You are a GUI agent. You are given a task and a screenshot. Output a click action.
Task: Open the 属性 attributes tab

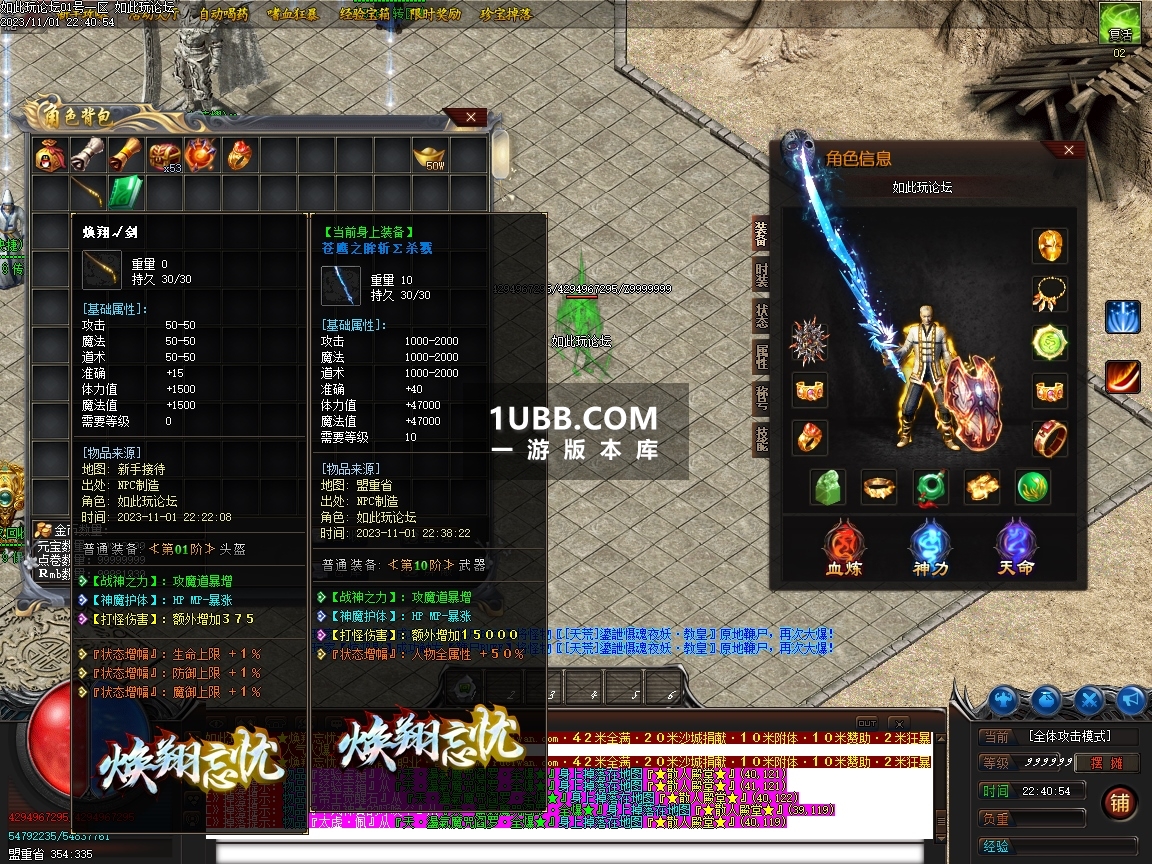[x=762, y=355]
